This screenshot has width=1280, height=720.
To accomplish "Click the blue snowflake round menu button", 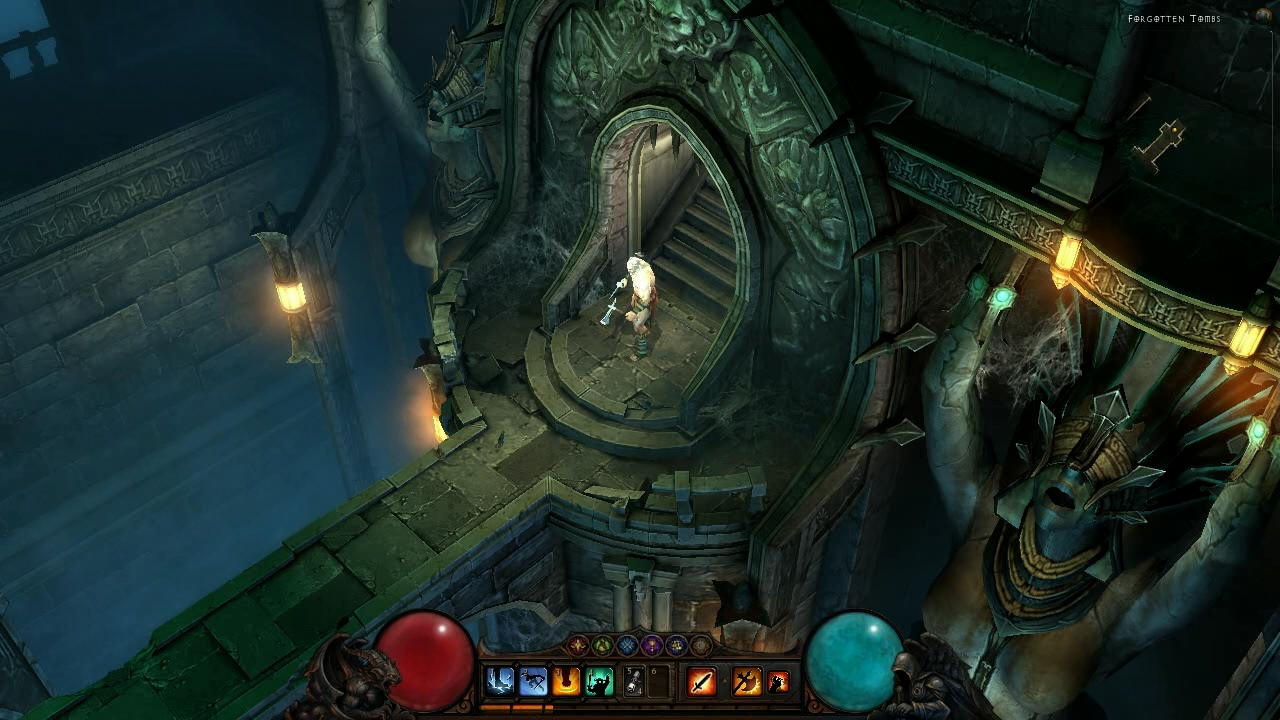I will [627, 645].
